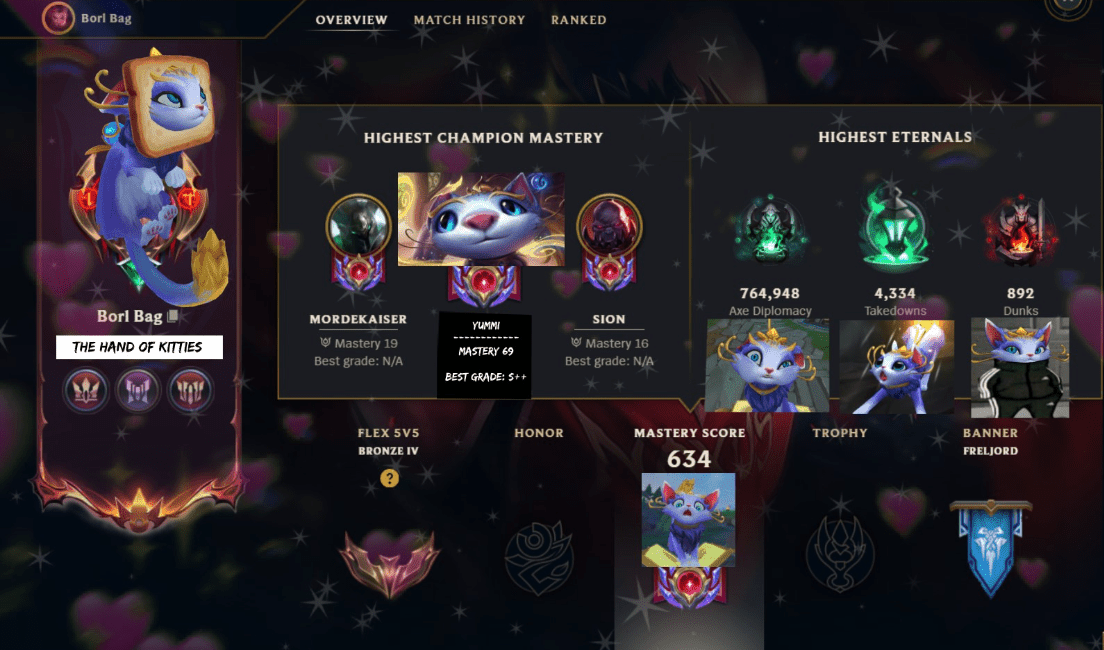Click the yellow question mark under Flex 5v5
1104x650 pixels.
(390, 479)
